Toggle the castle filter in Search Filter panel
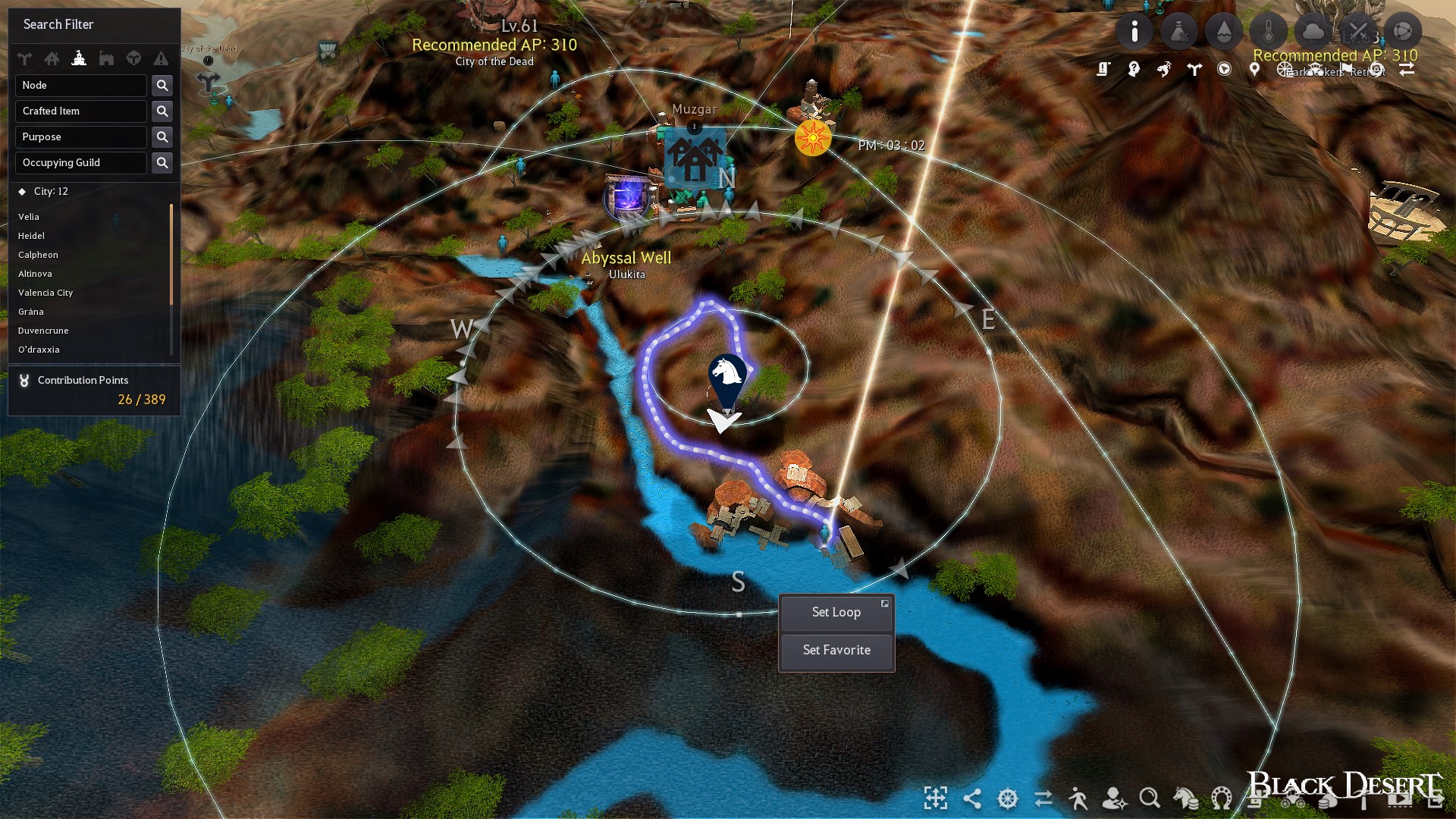 80,58
